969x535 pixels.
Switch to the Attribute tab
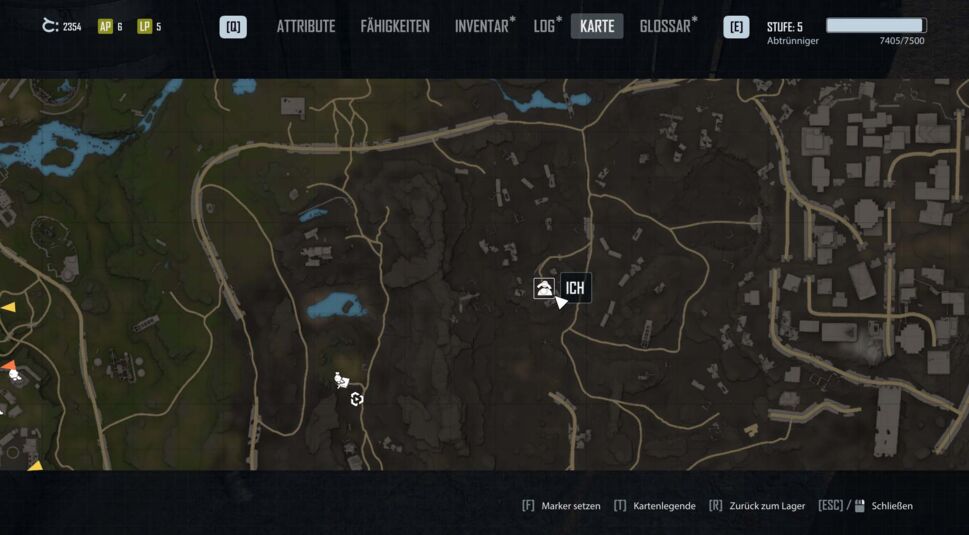click(306, 27)
